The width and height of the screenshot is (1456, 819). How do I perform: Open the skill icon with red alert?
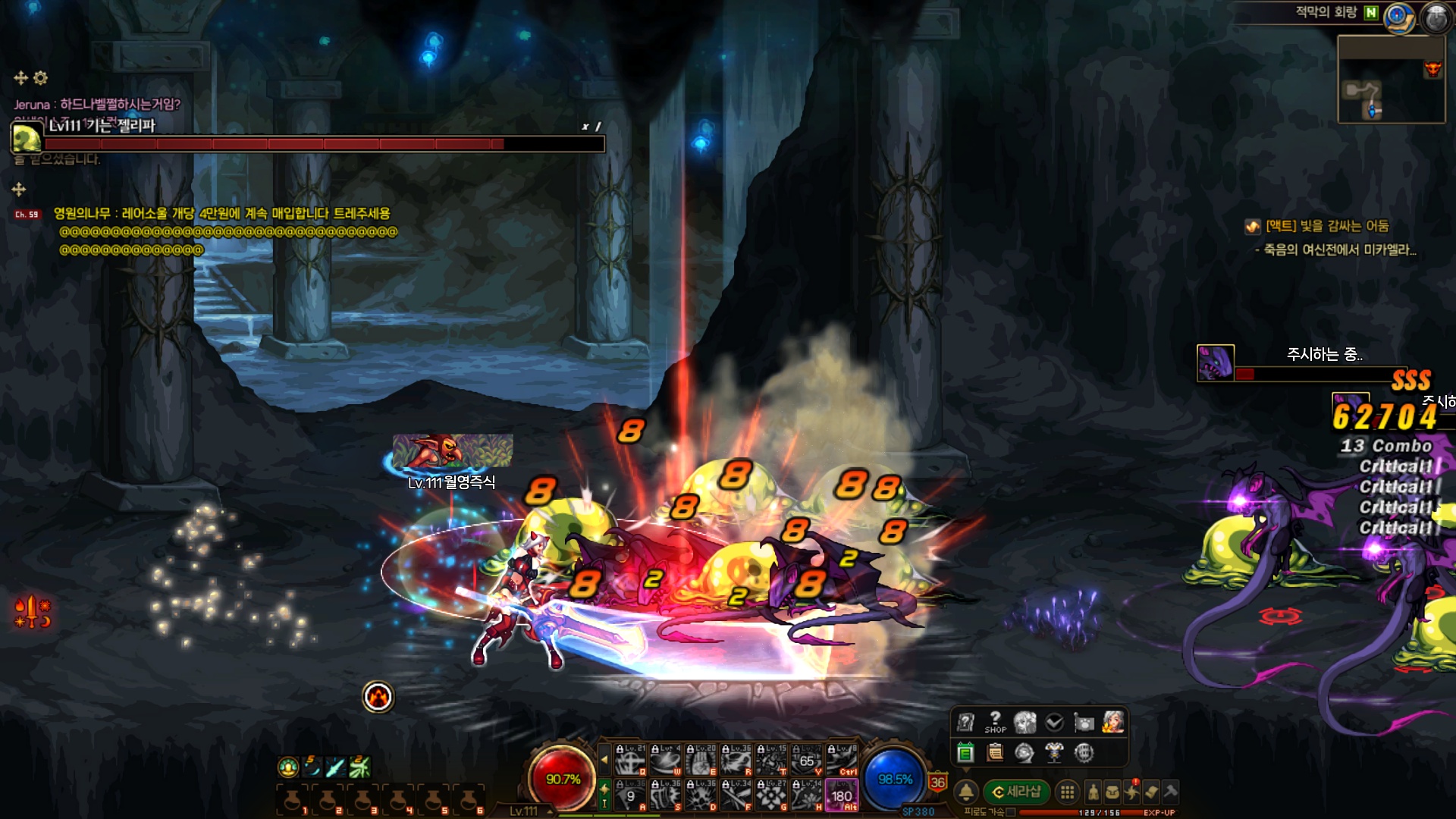pyautogui.click(x=1132, y=792)
